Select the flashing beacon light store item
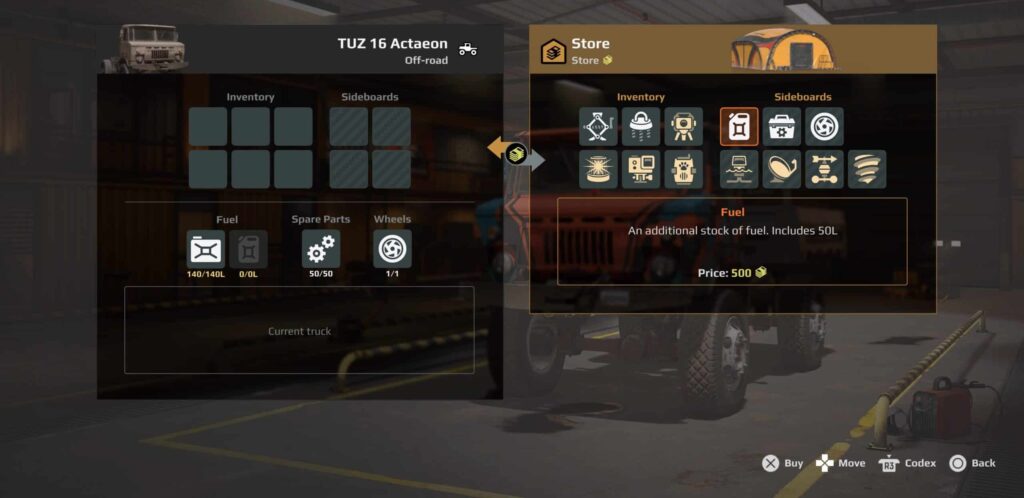This screenshot has height=498, width=1024. coord(598,169)
